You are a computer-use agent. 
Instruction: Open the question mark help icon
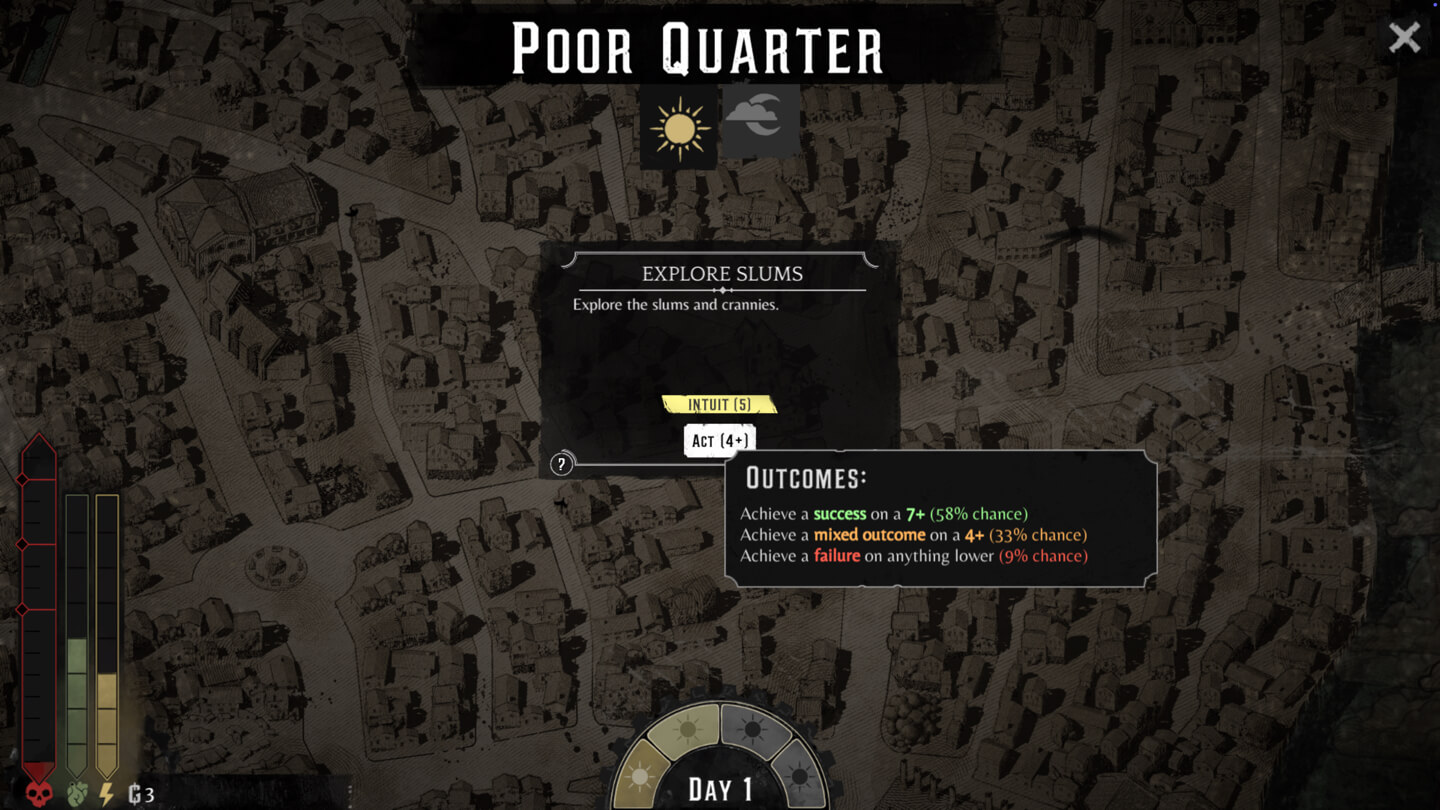[x=561, y=464]
